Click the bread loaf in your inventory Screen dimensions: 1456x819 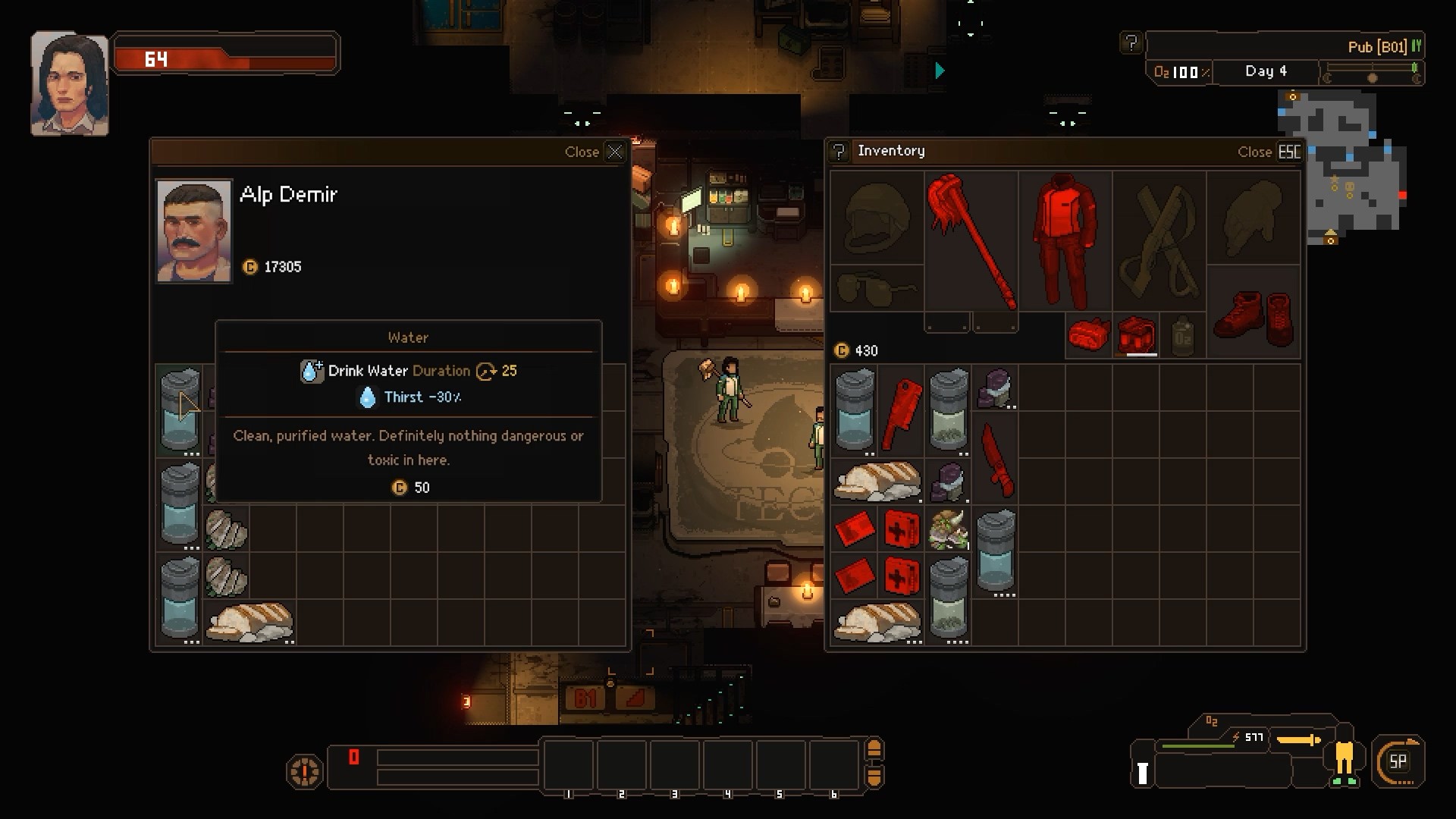click(x=877, y=479)
